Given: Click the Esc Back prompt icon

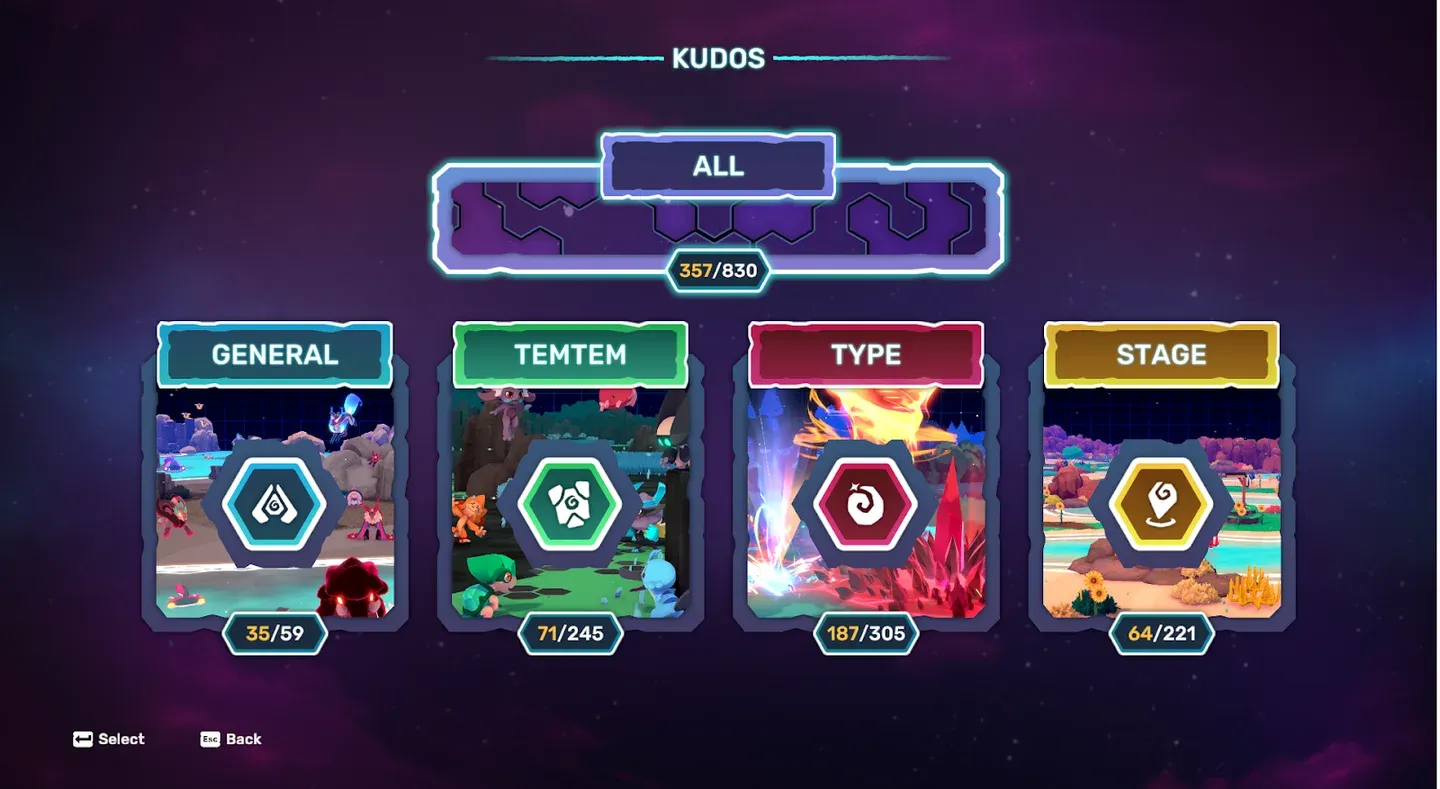Looking at the screenshot, I should (x=209, y=739).
